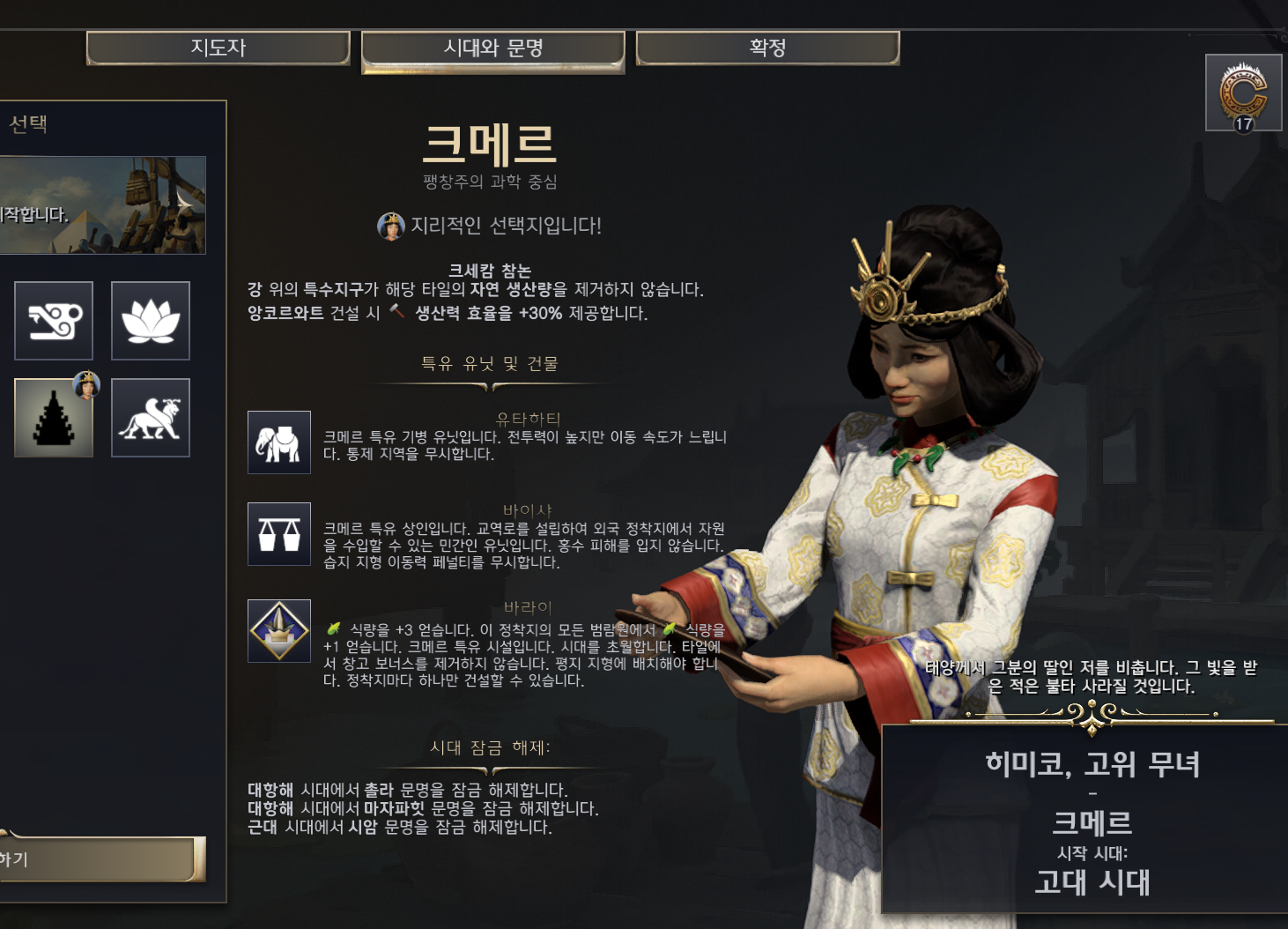
Task: Open the level 17 profile badge
Action: (1243, 93)
